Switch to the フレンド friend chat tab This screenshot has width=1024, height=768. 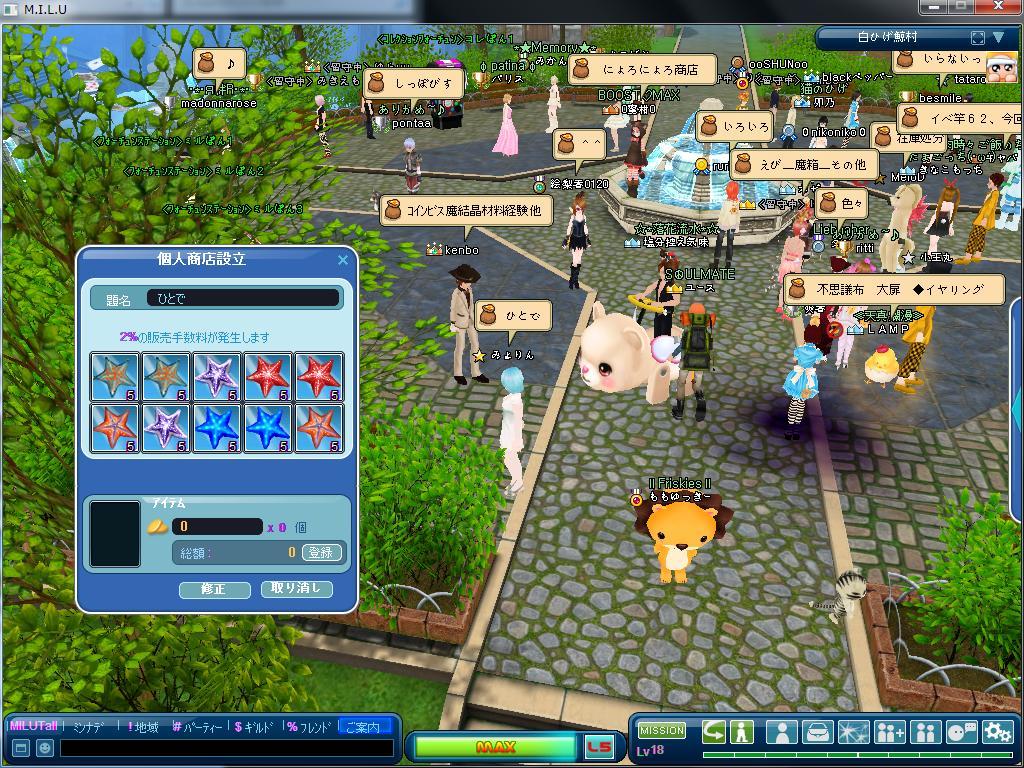pos(309,727)
